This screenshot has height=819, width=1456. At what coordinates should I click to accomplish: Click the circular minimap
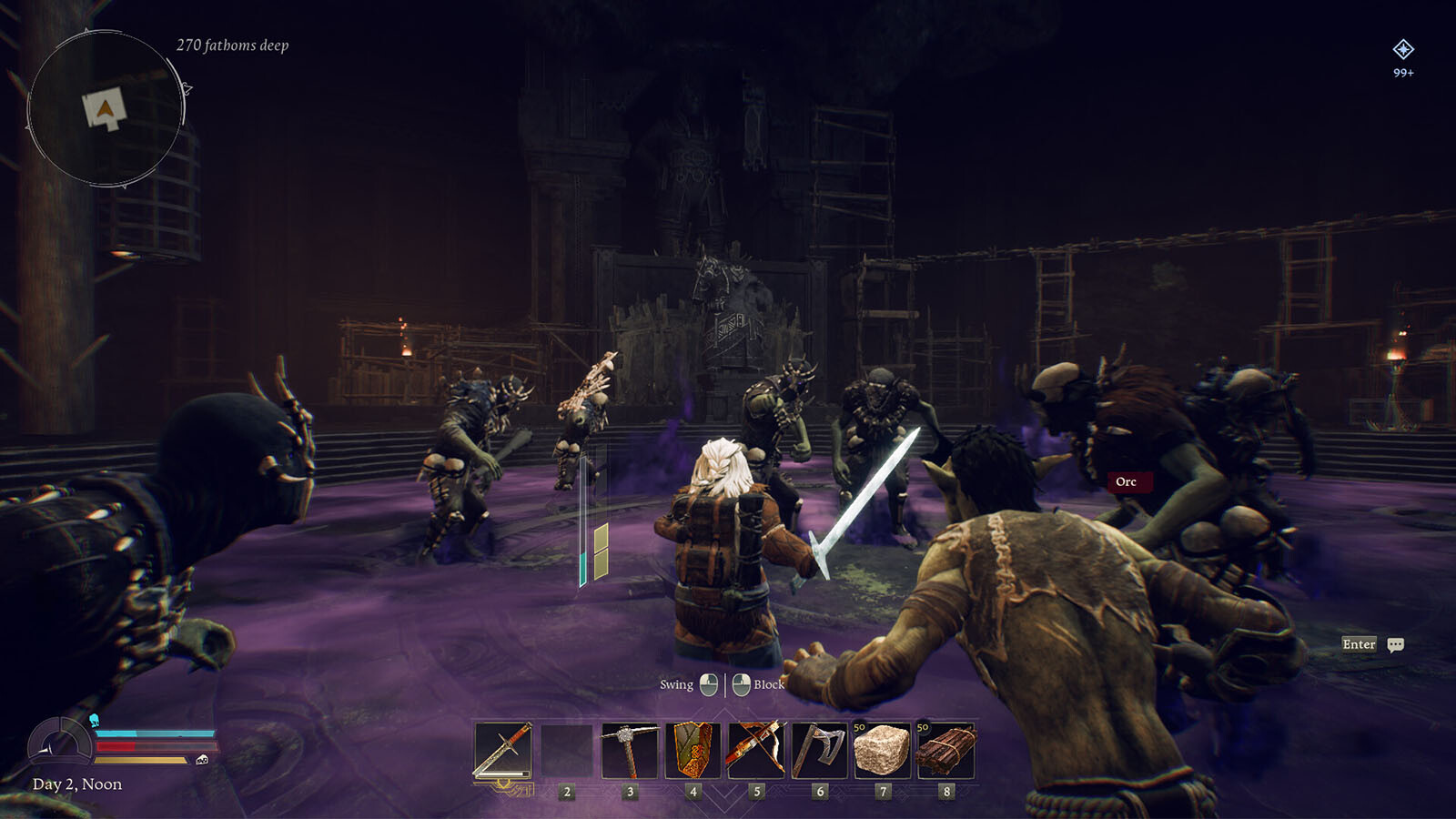pos(106,109)
